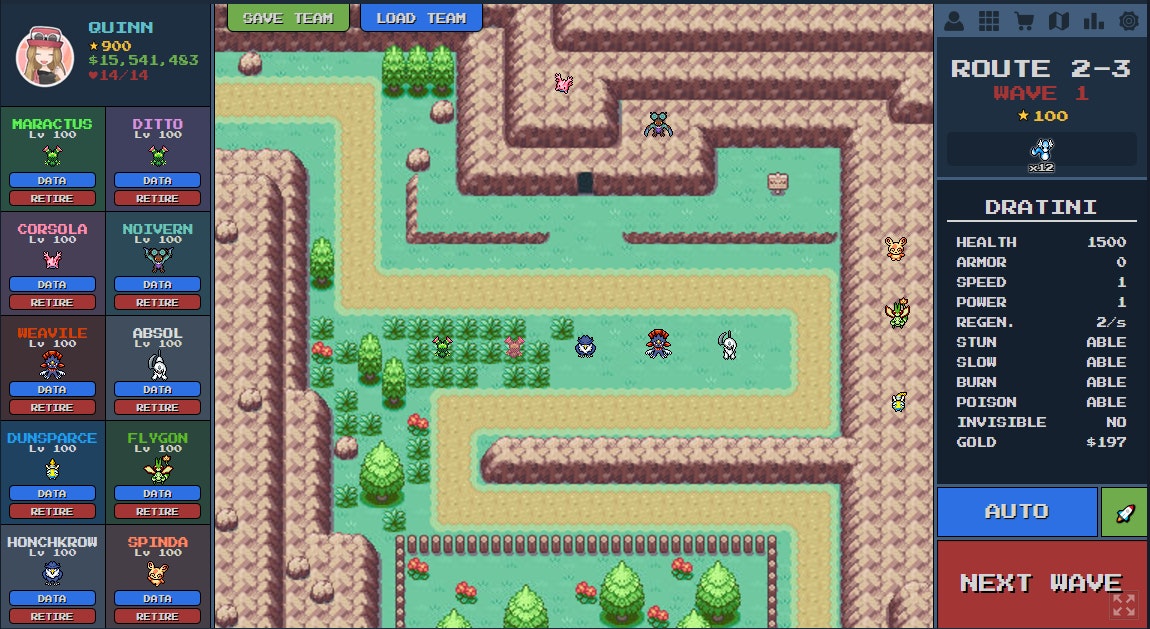Retire Absol from the team

coord(157,407)
